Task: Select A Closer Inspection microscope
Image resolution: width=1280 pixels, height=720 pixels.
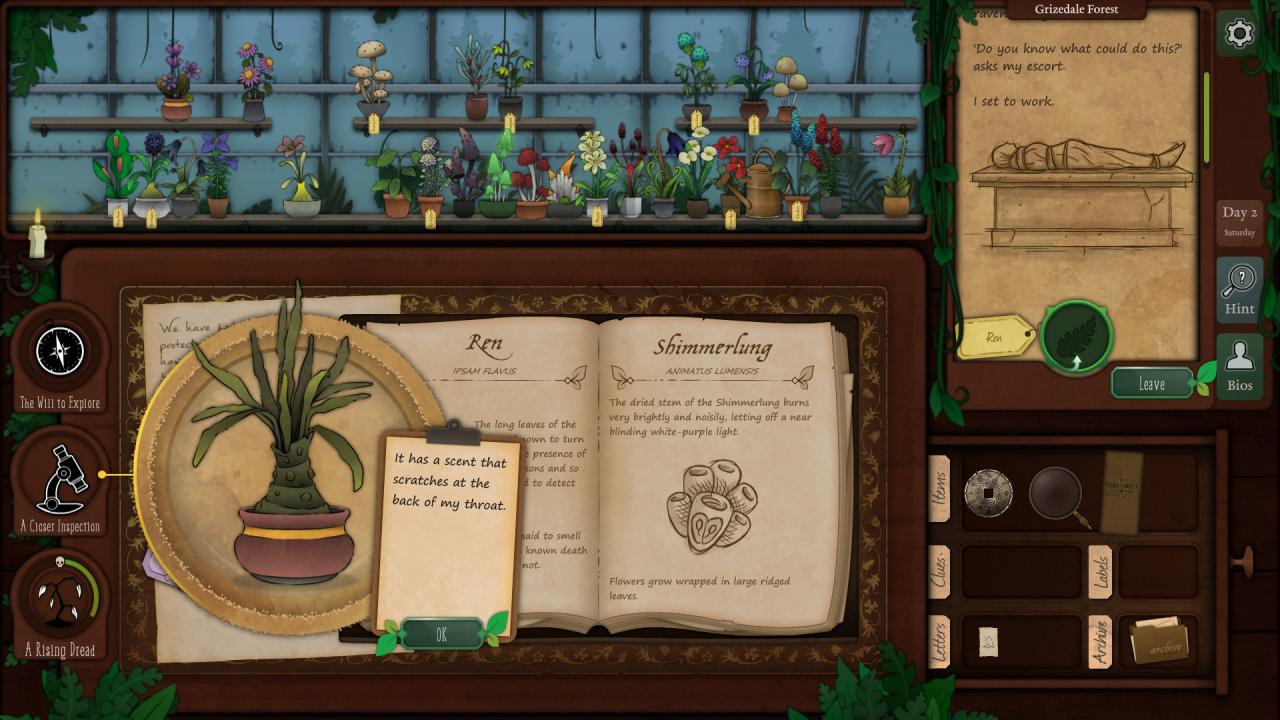Action: pyautogui.click(x=60, y=478)
